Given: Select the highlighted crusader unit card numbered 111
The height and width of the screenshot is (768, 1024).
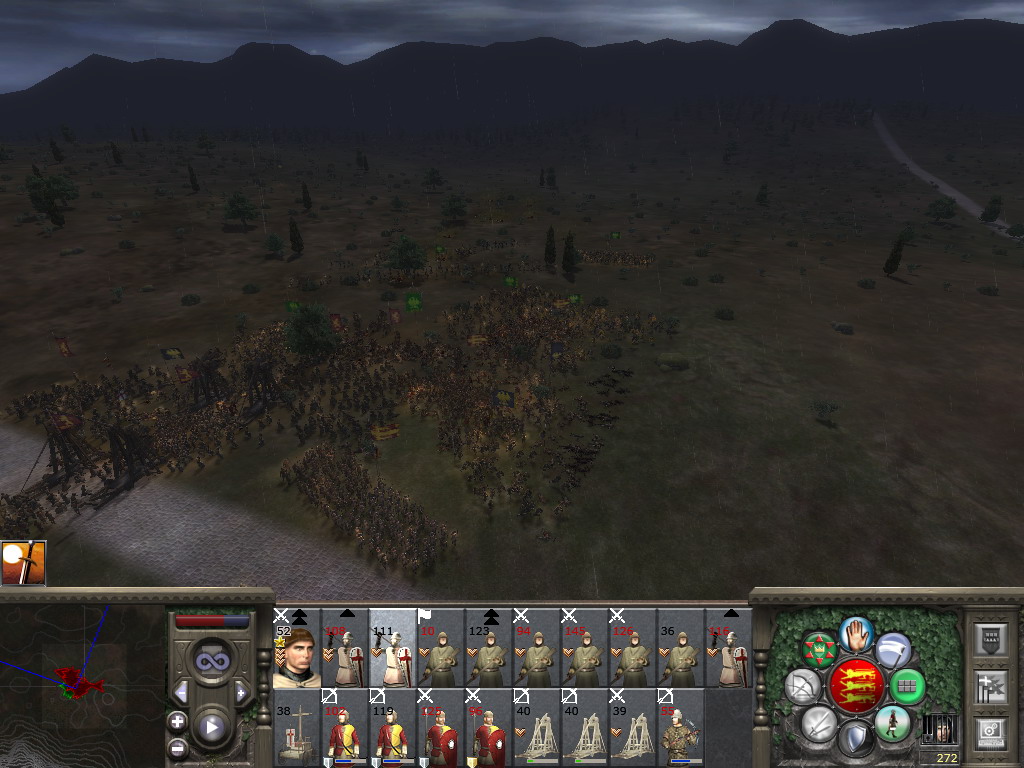Looking at the screenshot, I should point(392,648).
